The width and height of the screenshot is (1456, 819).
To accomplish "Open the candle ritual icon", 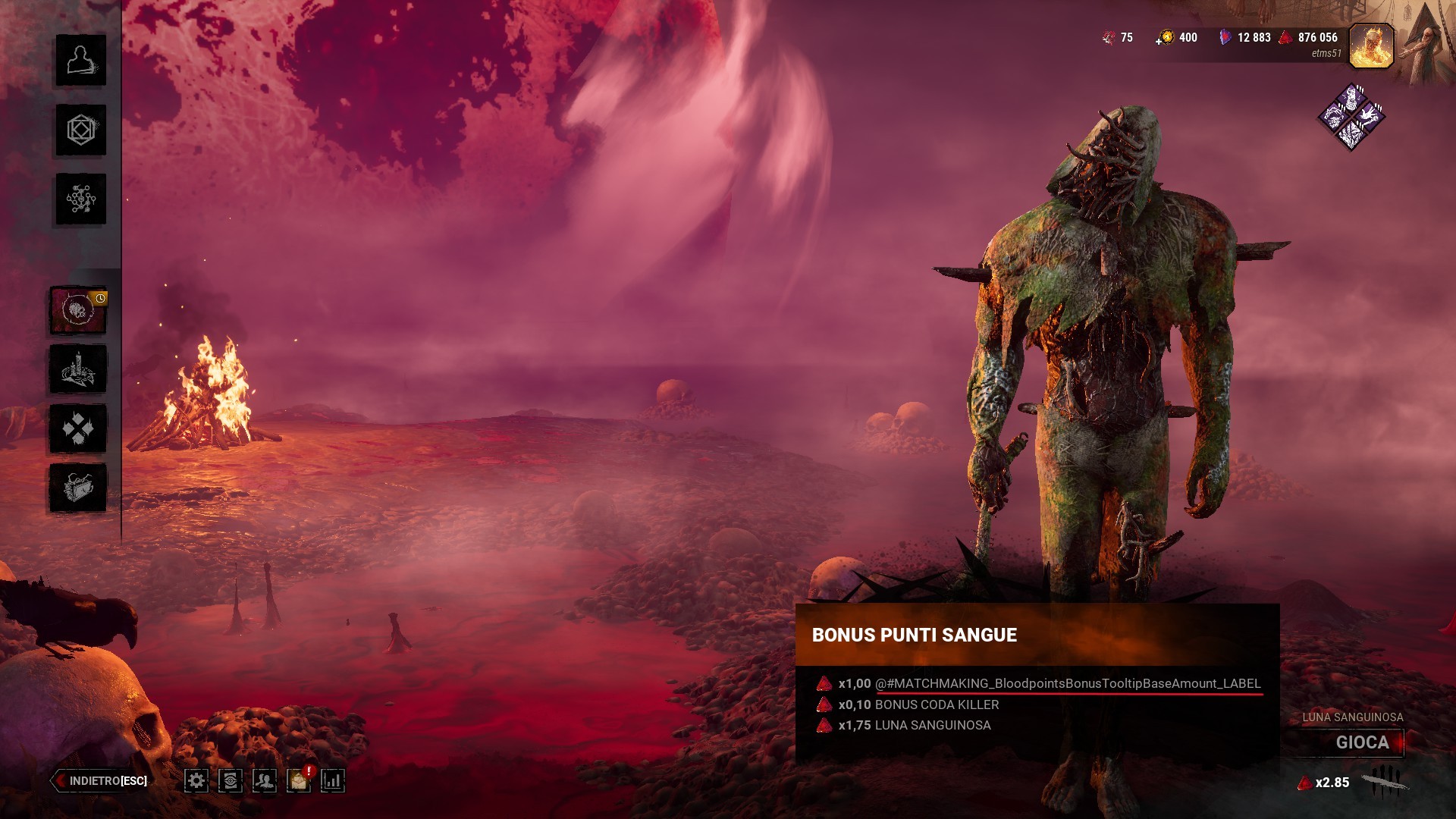I will [78, 369].
